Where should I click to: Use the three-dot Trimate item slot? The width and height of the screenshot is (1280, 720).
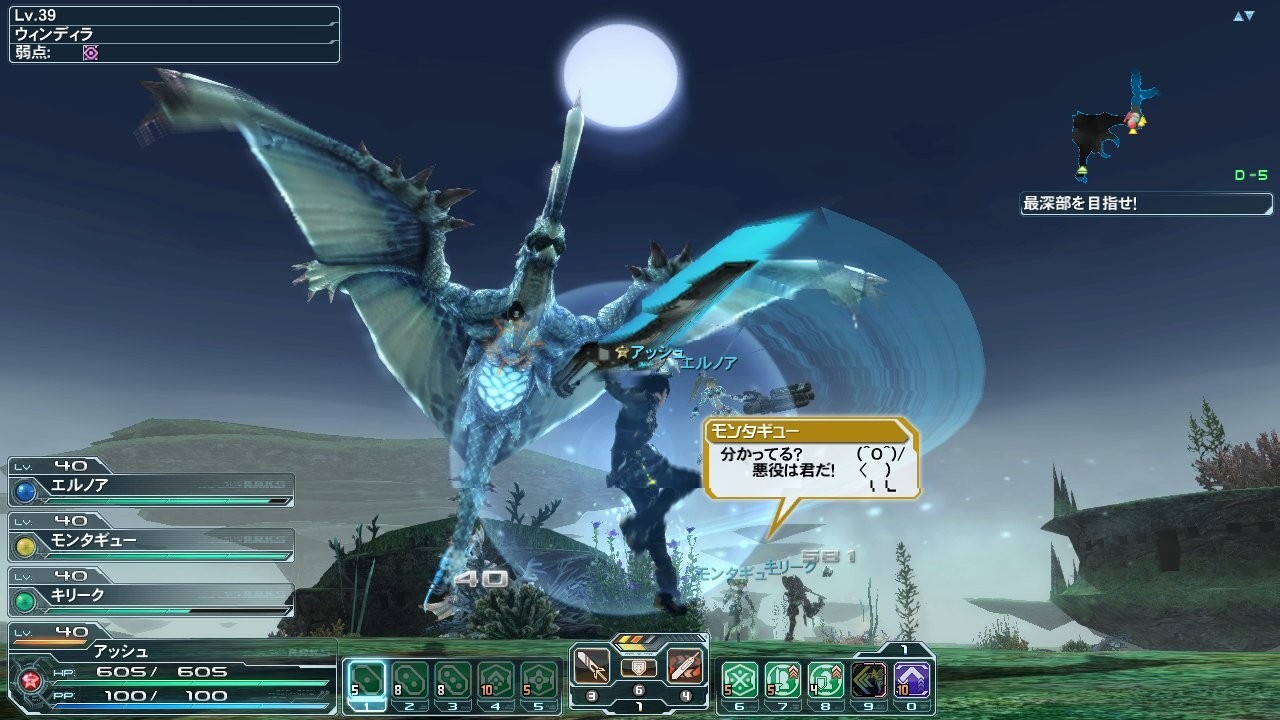pyautogui.click(x=453, y=679)
